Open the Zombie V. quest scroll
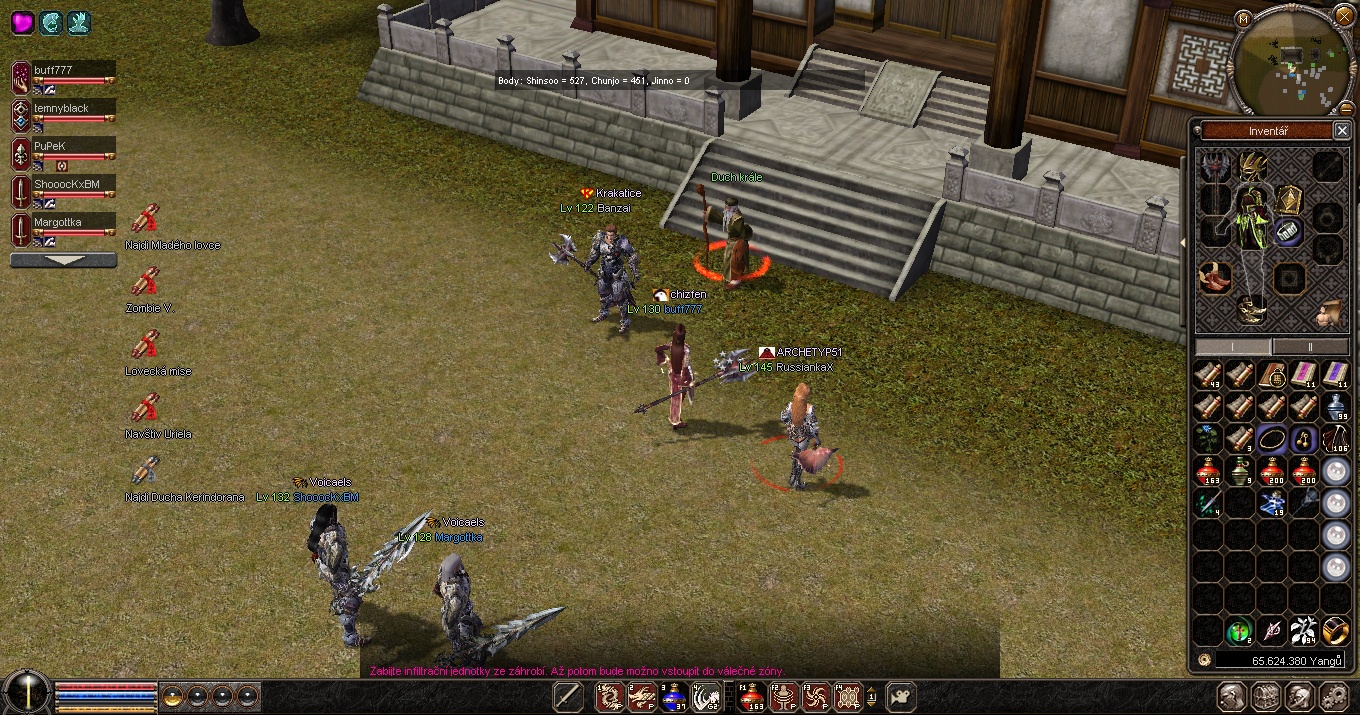 pyautogui.click(x=146, y=283)
